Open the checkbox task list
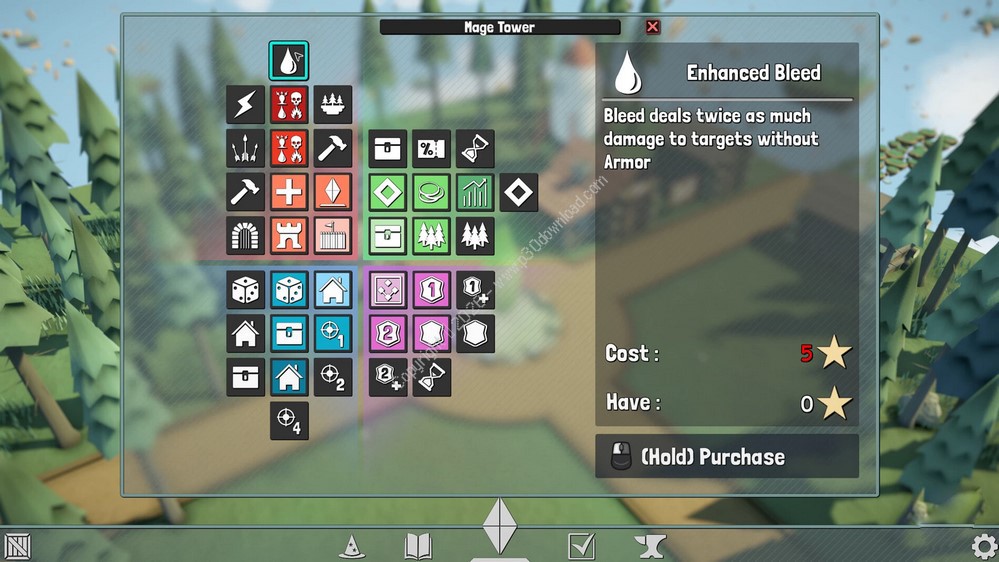 pos(581,546)
